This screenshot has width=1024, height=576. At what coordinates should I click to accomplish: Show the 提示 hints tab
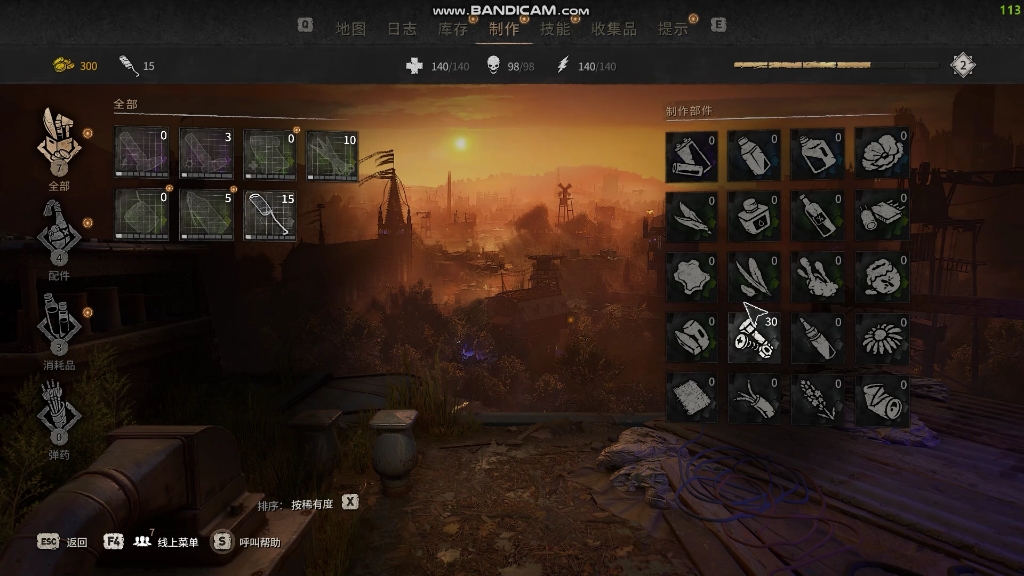(672, 29)
